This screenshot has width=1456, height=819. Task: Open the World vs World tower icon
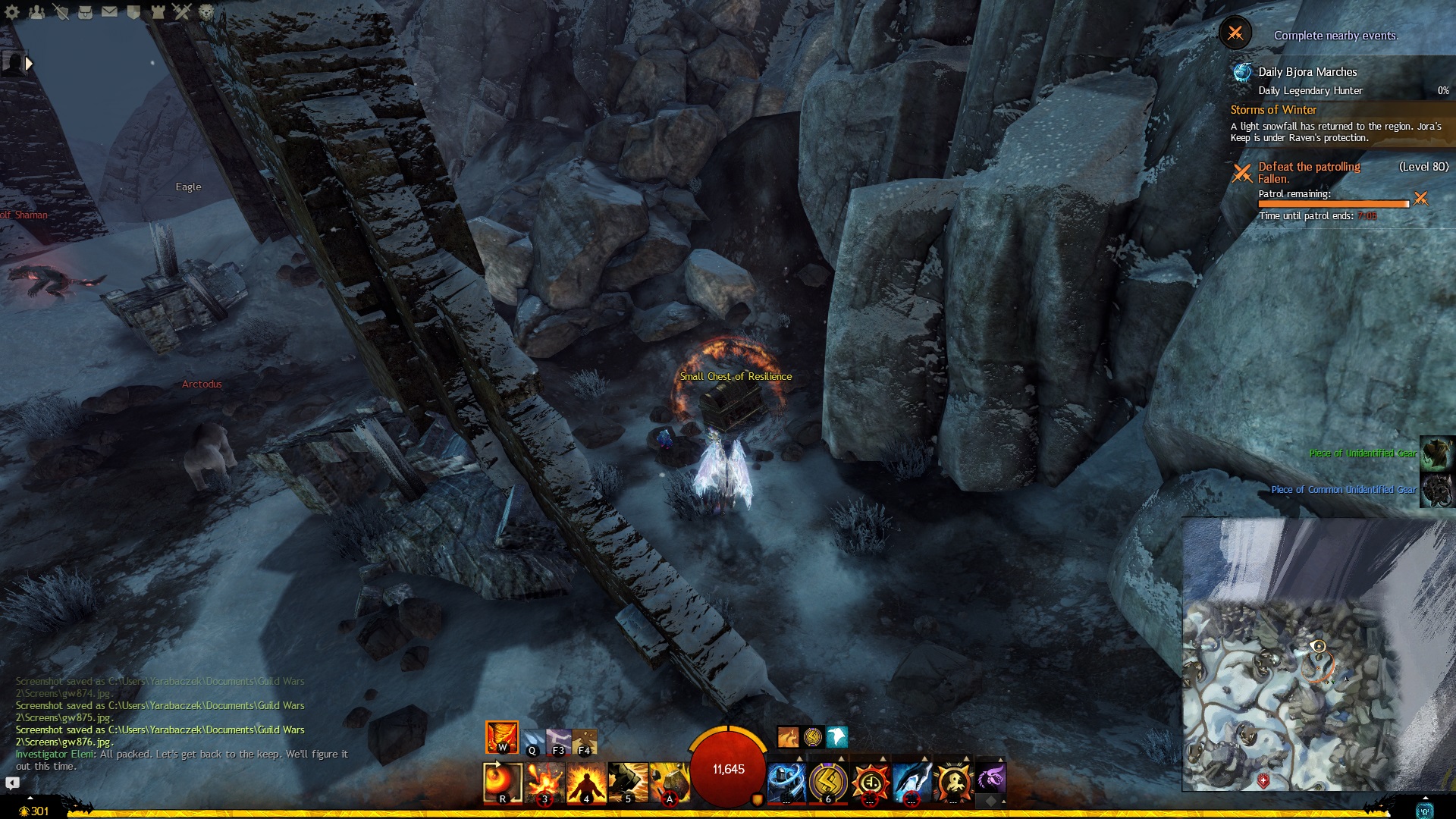158,12
